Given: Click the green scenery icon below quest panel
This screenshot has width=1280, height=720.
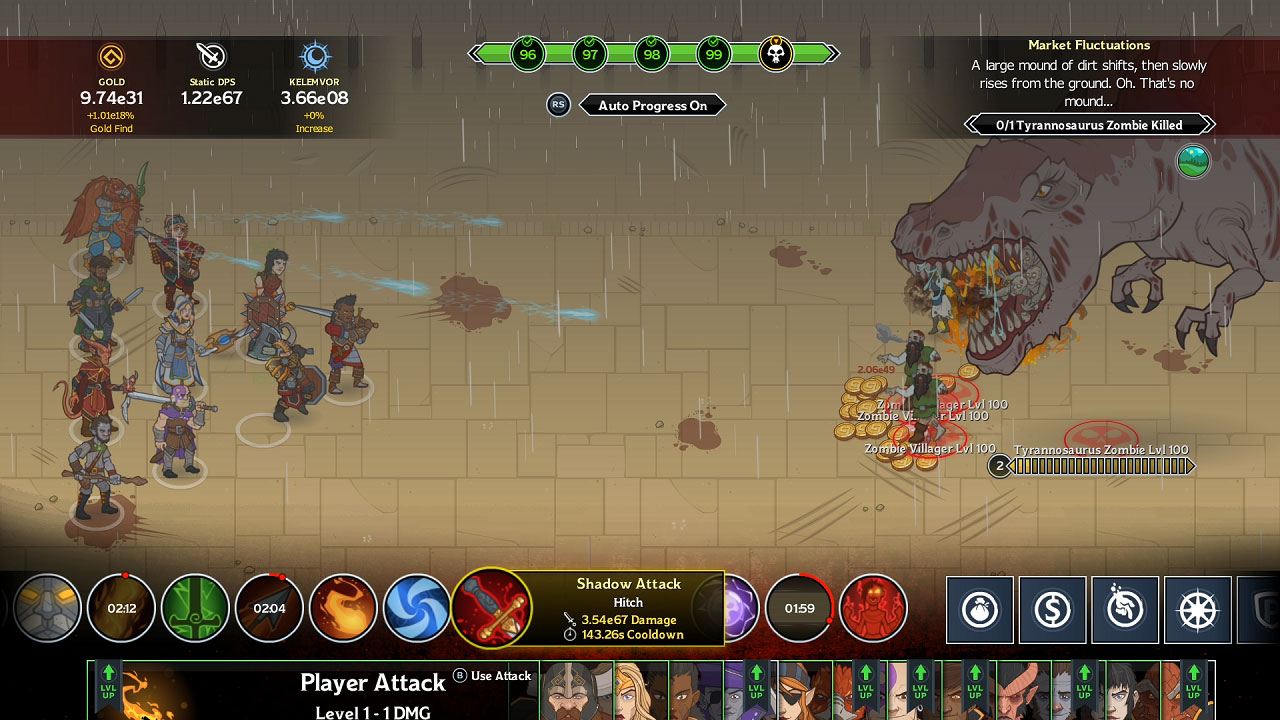Looking at the screenshot, I should coord(1192,161).
